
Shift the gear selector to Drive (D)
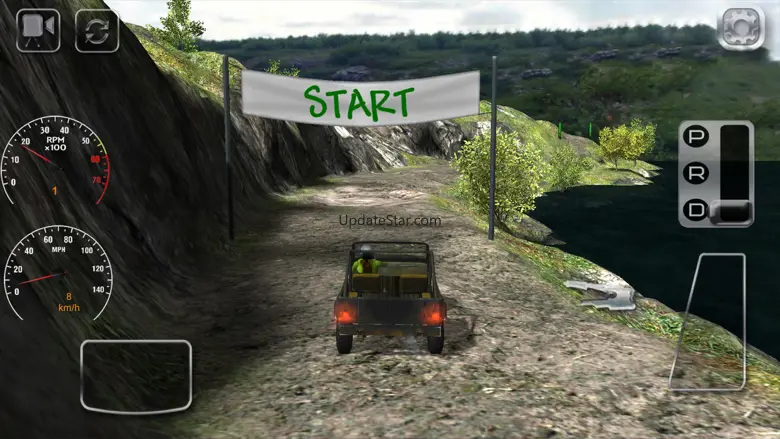tap(695, 210)
